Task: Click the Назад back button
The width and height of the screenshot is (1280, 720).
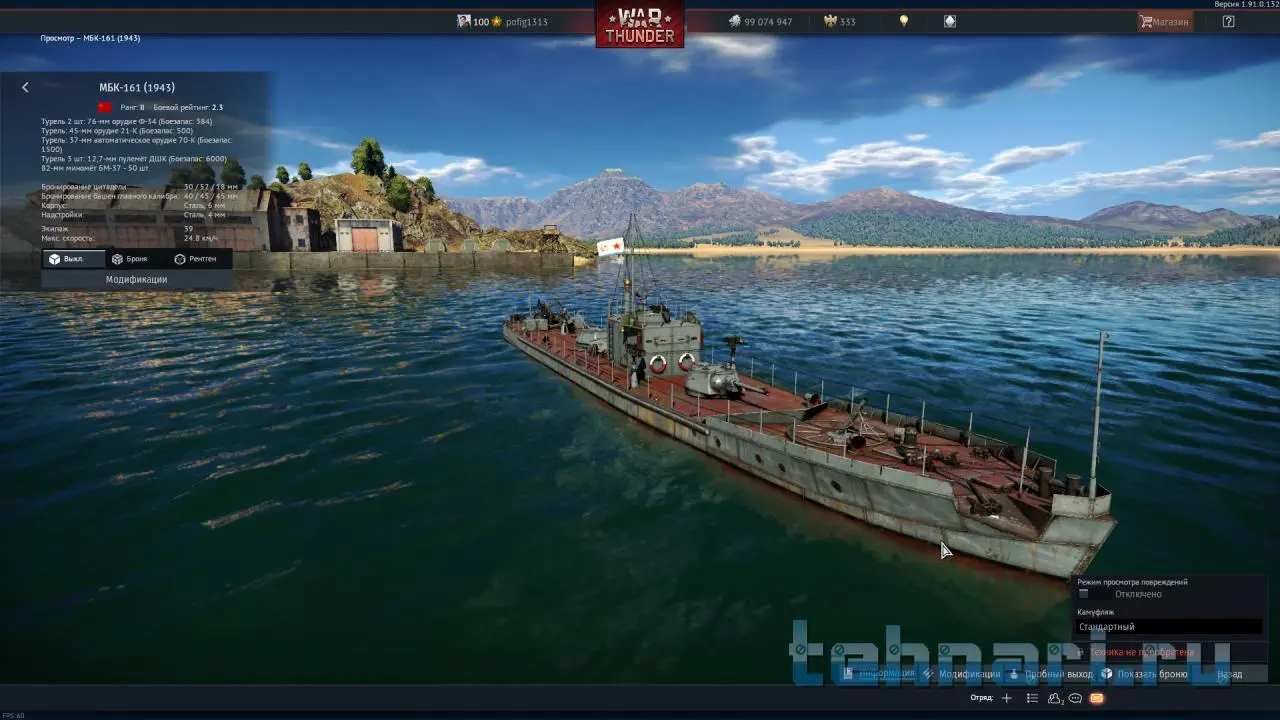Action: click(1230, 674)
